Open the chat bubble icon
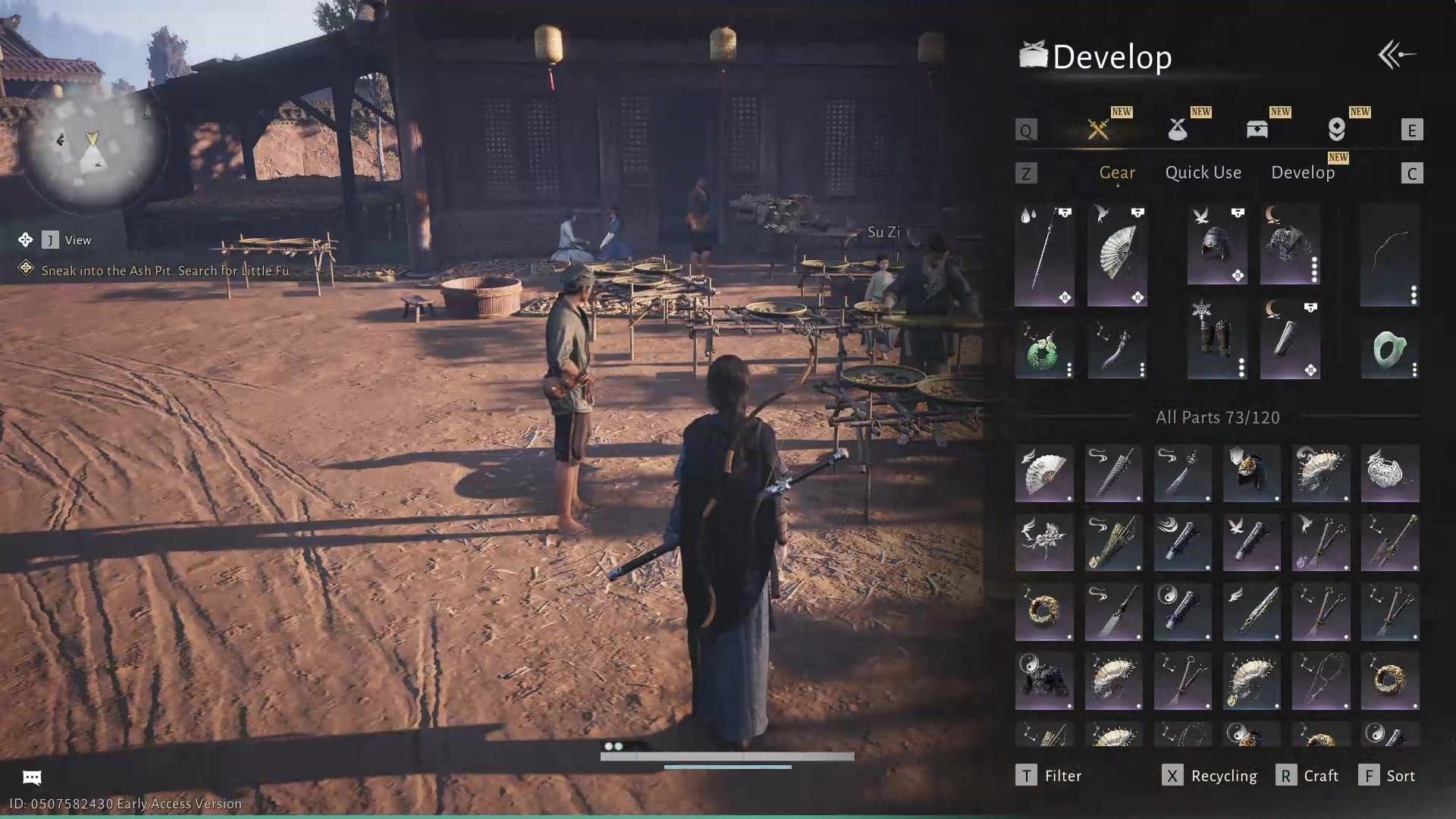 (x=32, y=777)
